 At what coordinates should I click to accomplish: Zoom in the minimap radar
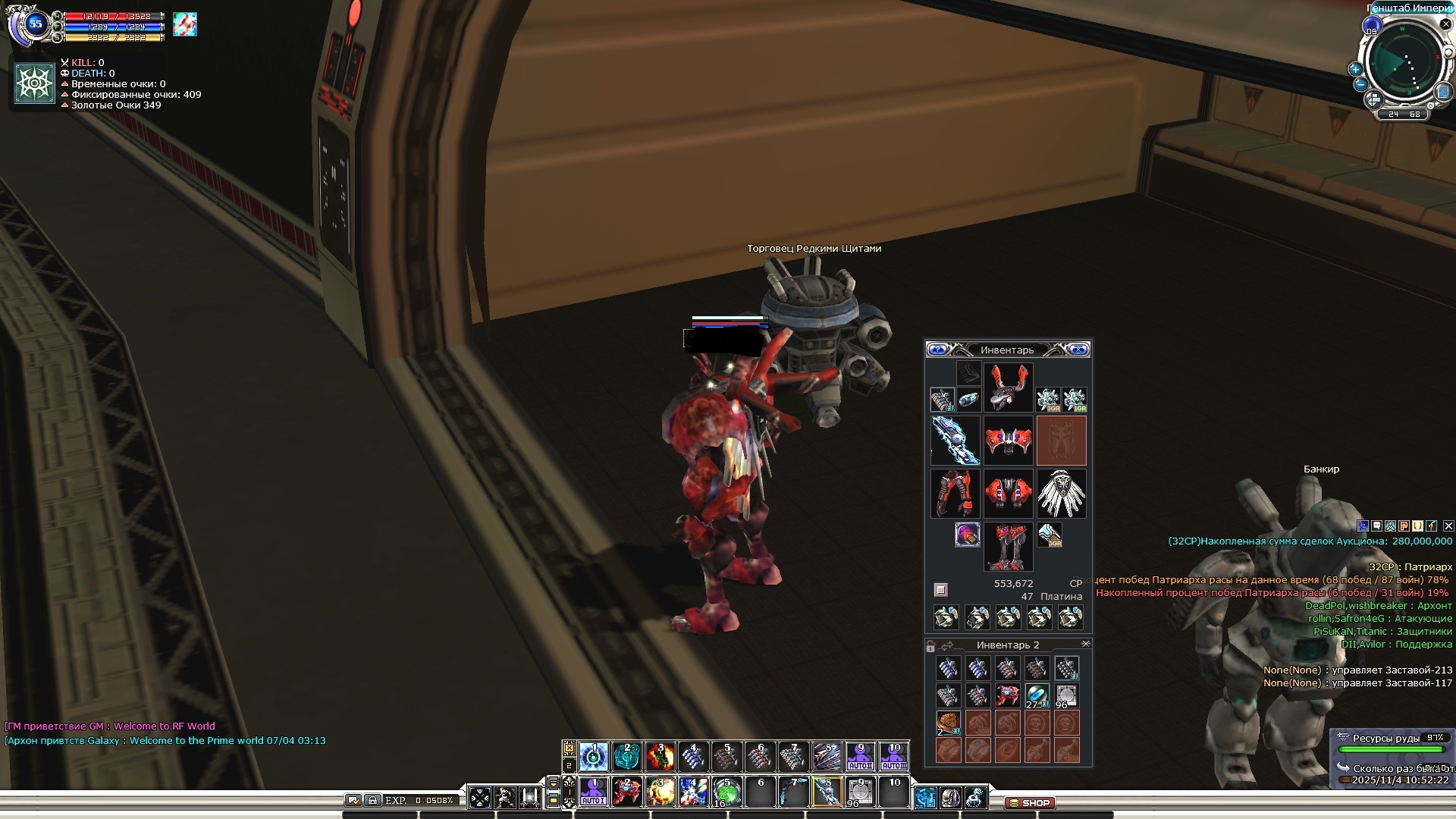coord(1355,68)
